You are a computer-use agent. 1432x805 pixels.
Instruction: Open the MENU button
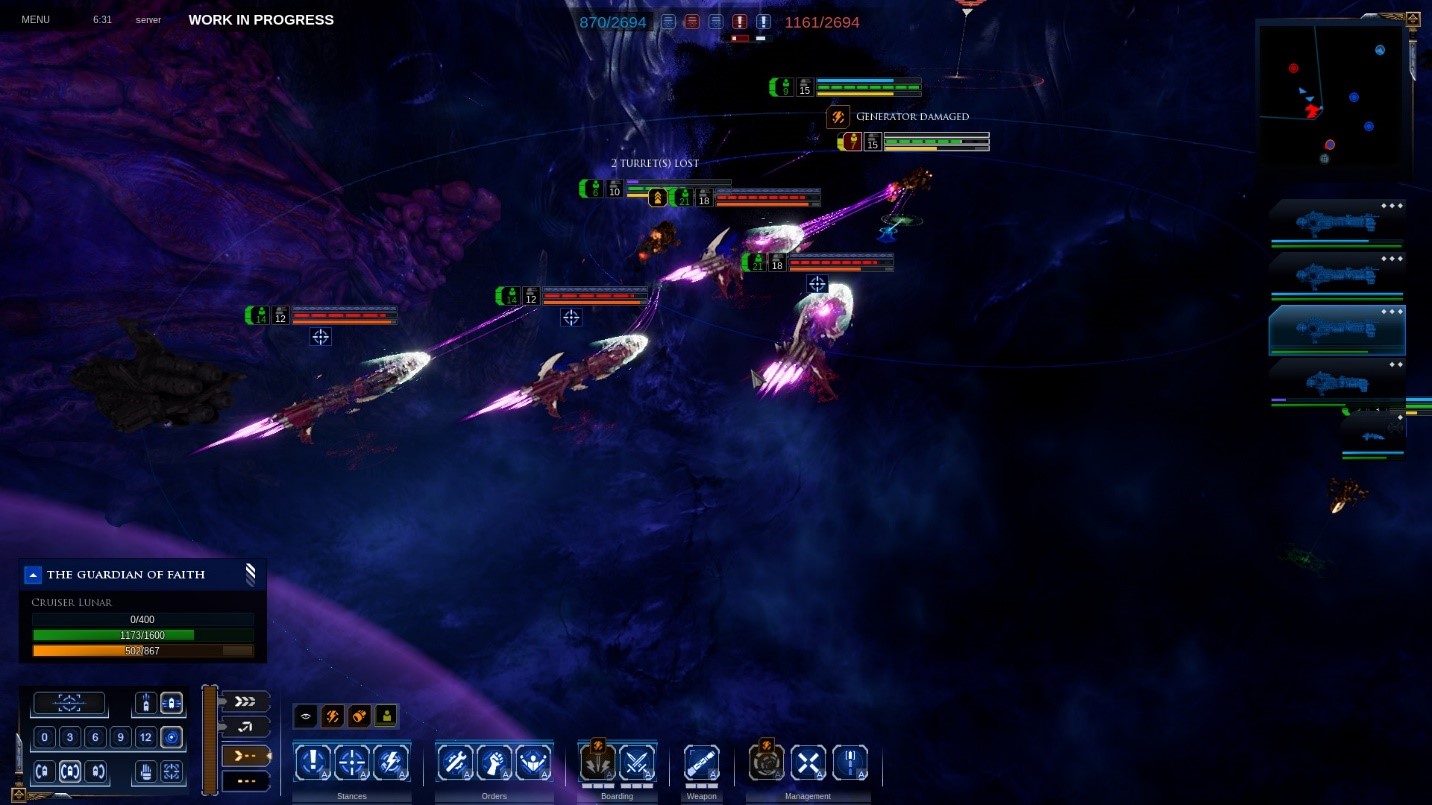coord(35,19)
